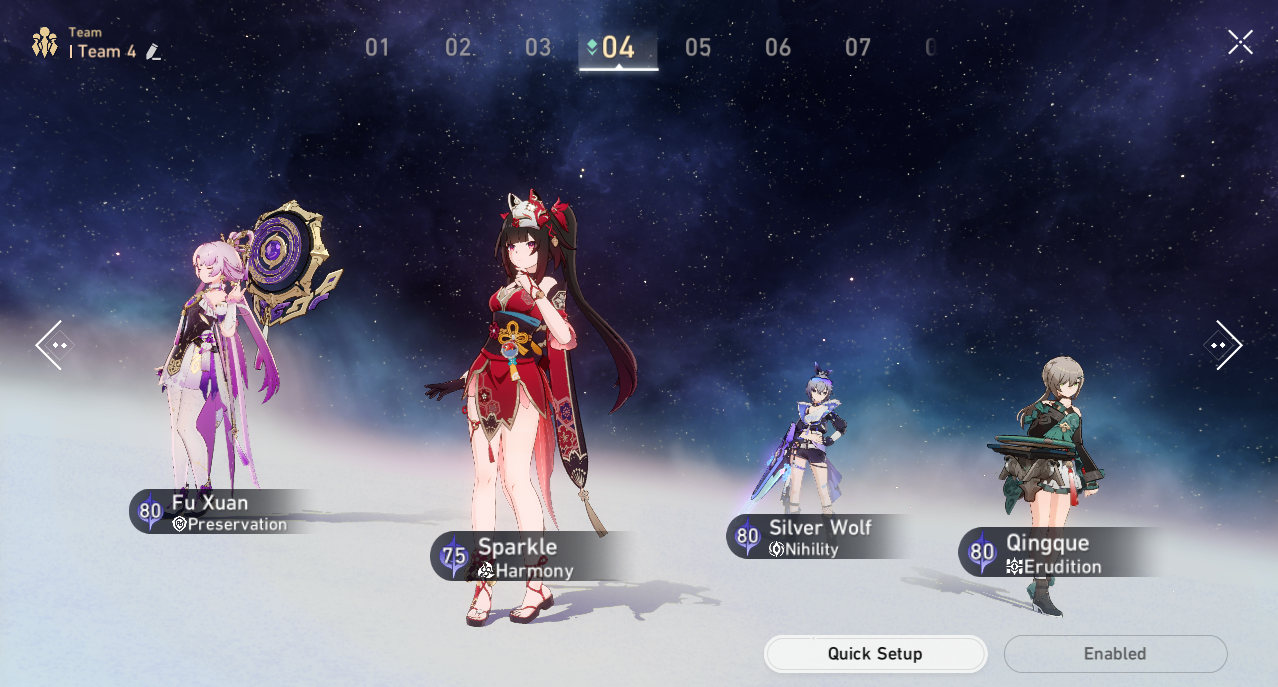Choose the Silver Wolf character slot

808,450
